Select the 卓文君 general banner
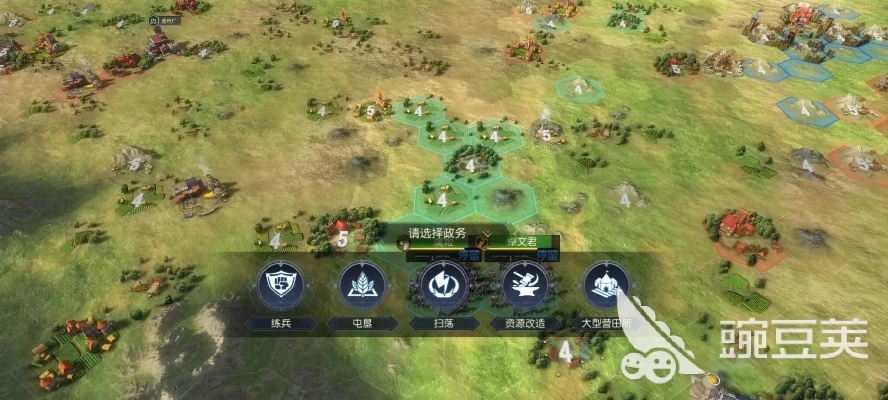Image resolution: width=888 pixels, height=400 pixels. pos(520,241)
